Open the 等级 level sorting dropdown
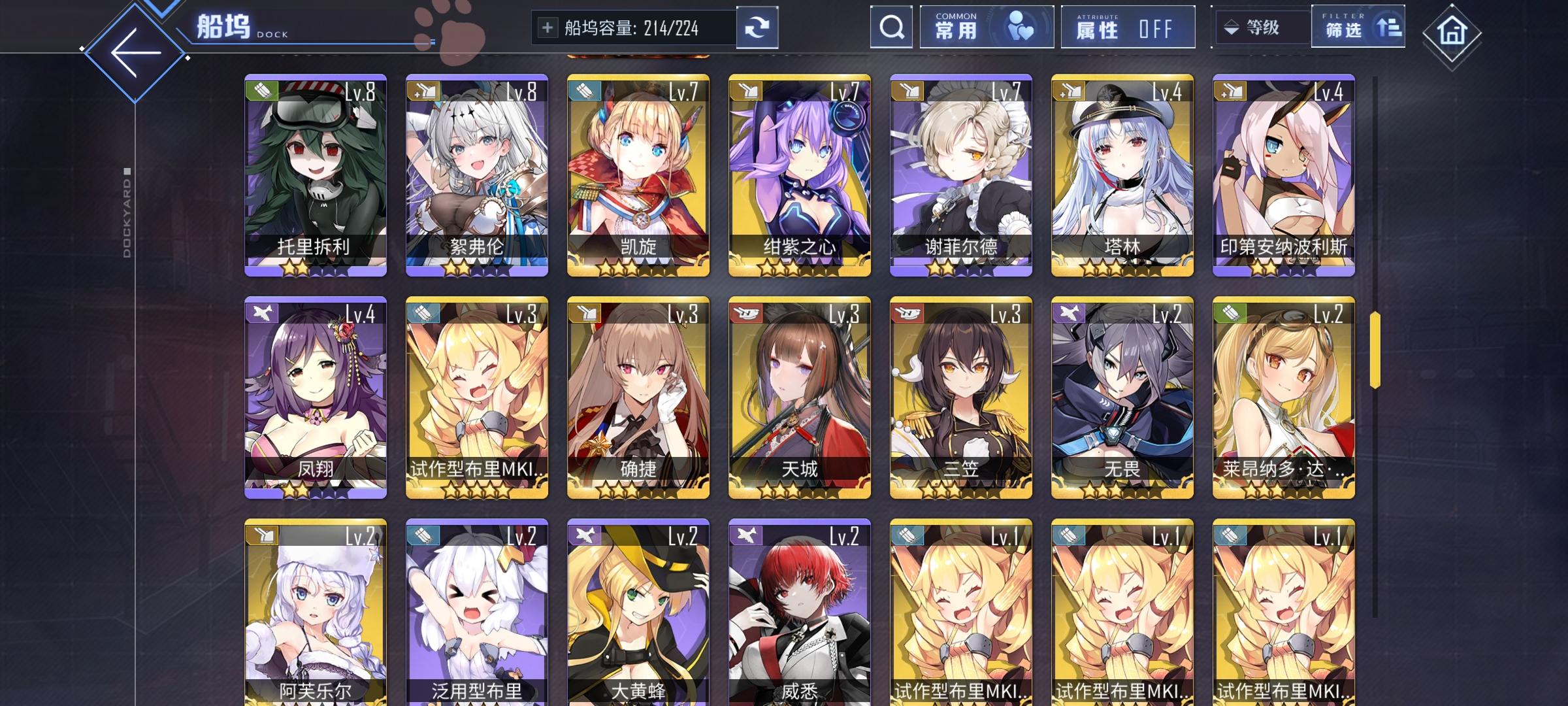Image resolution: width=1568 pixels, height=706 pixels. (1261, 27)
